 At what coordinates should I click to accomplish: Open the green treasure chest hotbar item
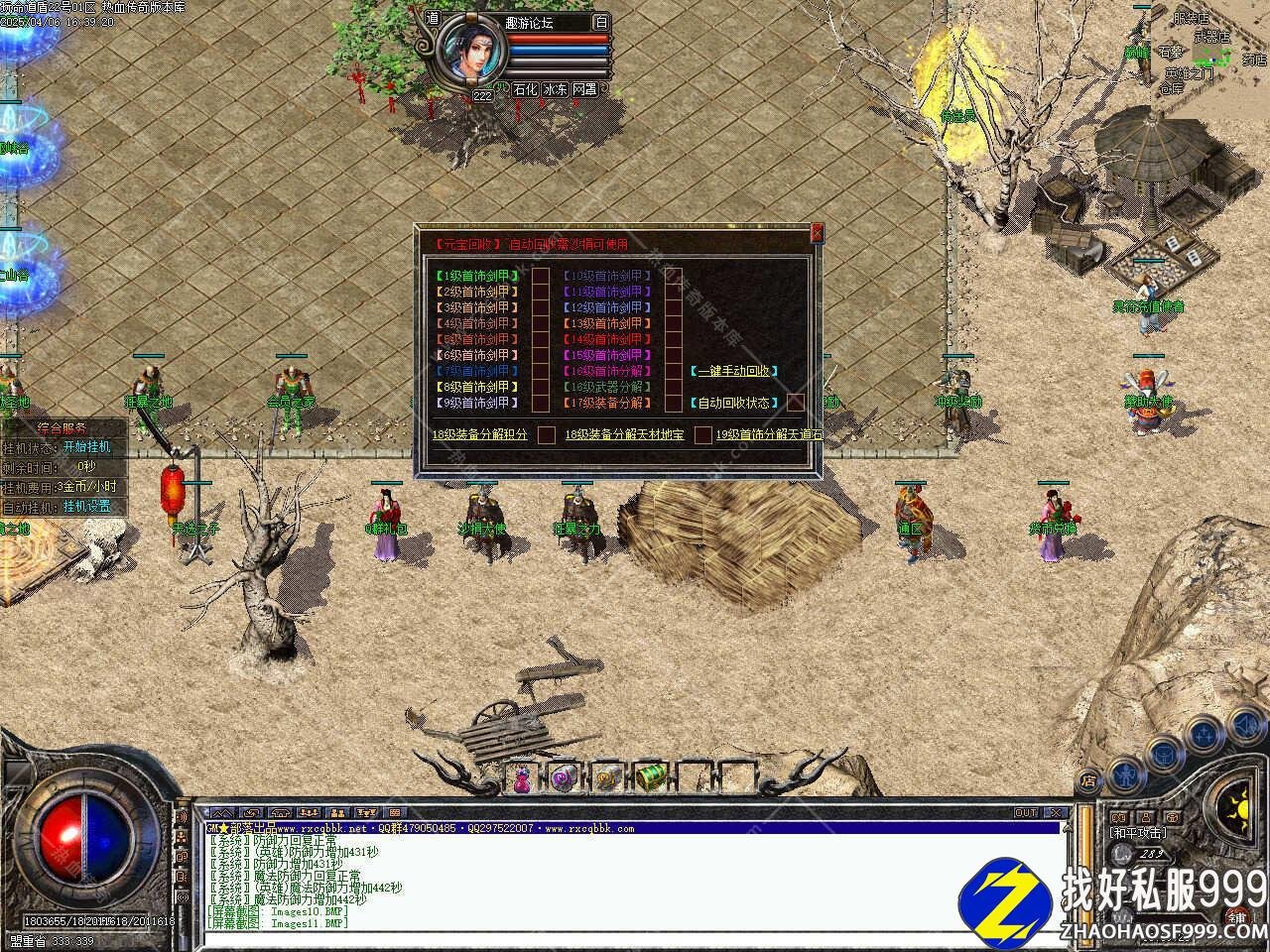pos(650,778)
